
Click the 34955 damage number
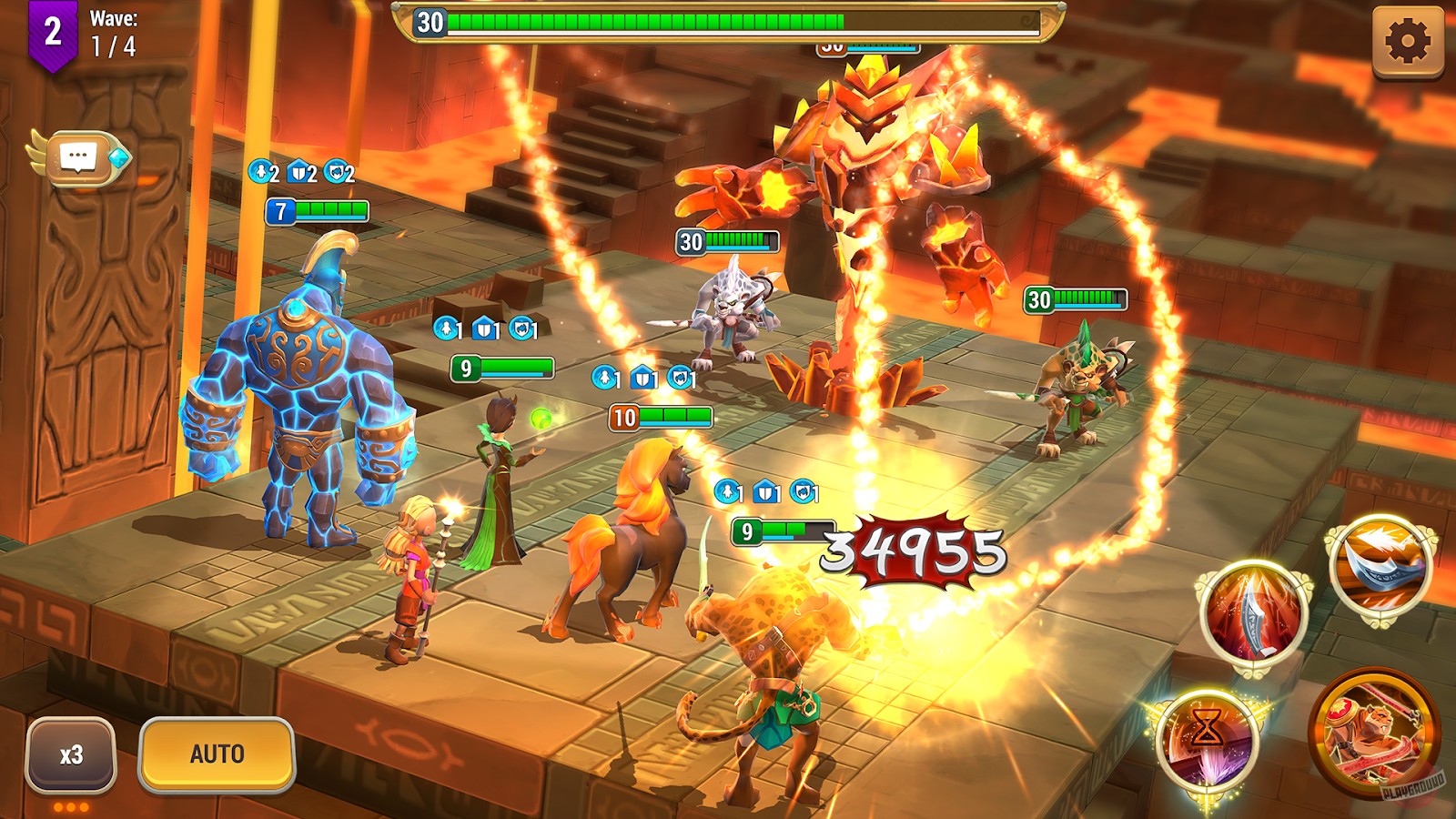coord(910,551)
